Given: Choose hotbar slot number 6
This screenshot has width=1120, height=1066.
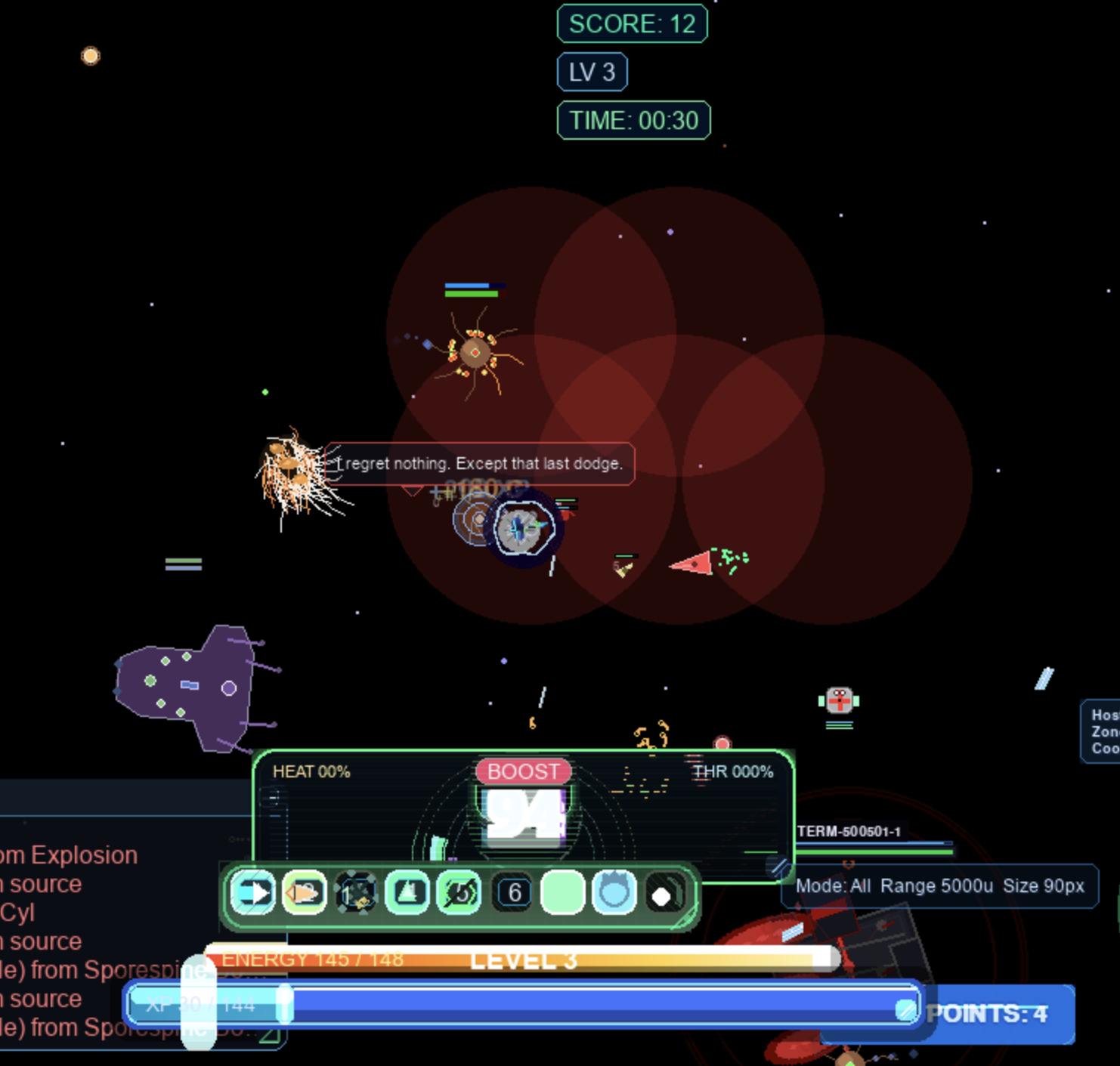Looking at the screenshot, I should point(514,893).
